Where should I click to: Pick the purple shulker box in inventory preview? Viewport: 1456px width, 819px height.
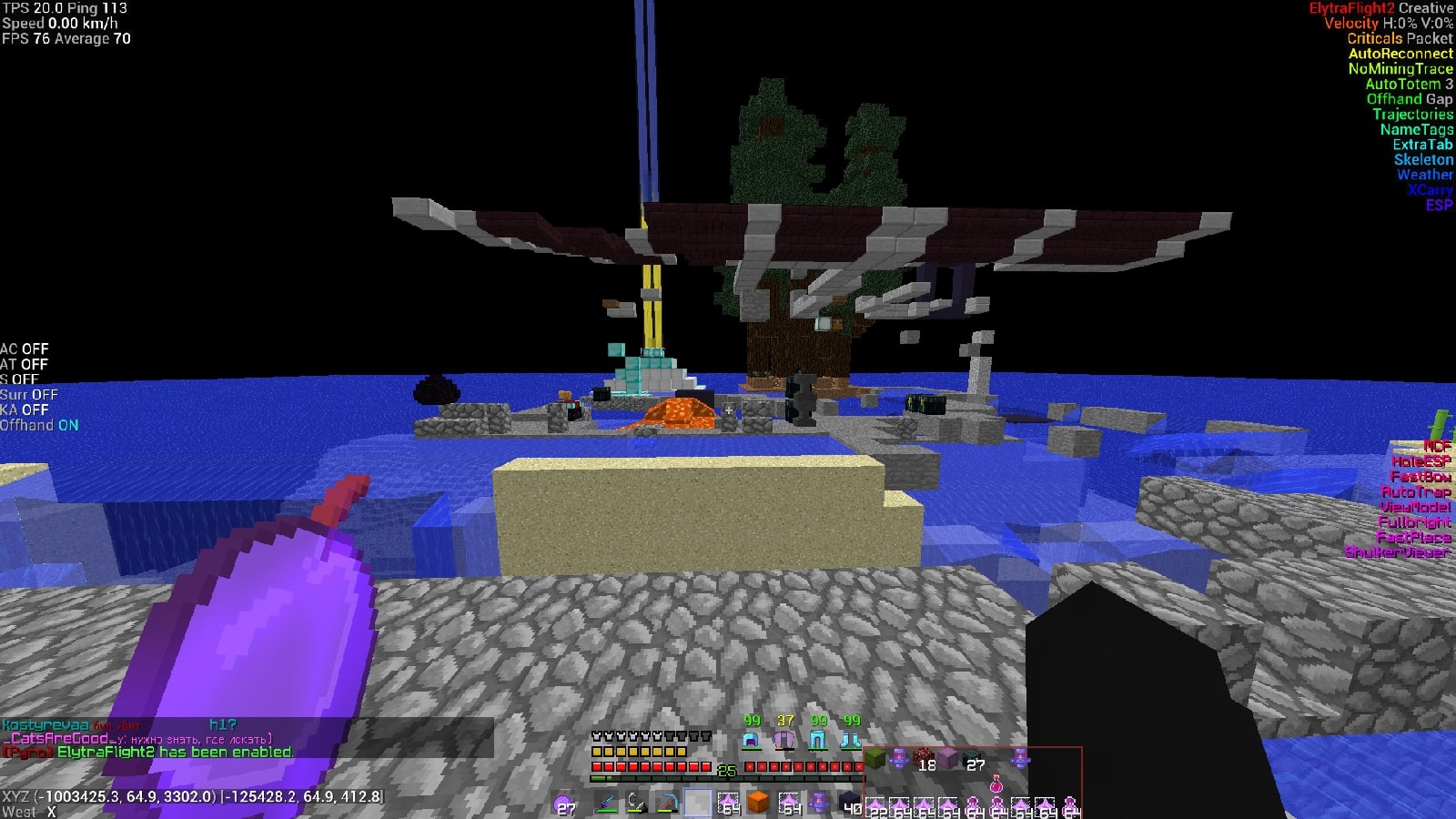click(x=948, y=758)
